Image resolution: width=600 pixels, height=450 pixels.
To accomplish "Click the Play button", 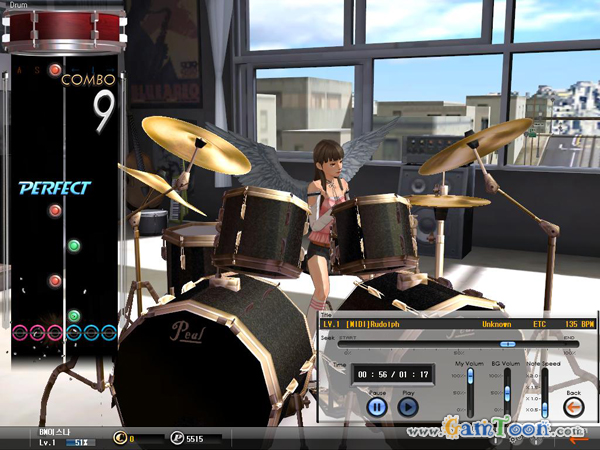I will (409, 406).
